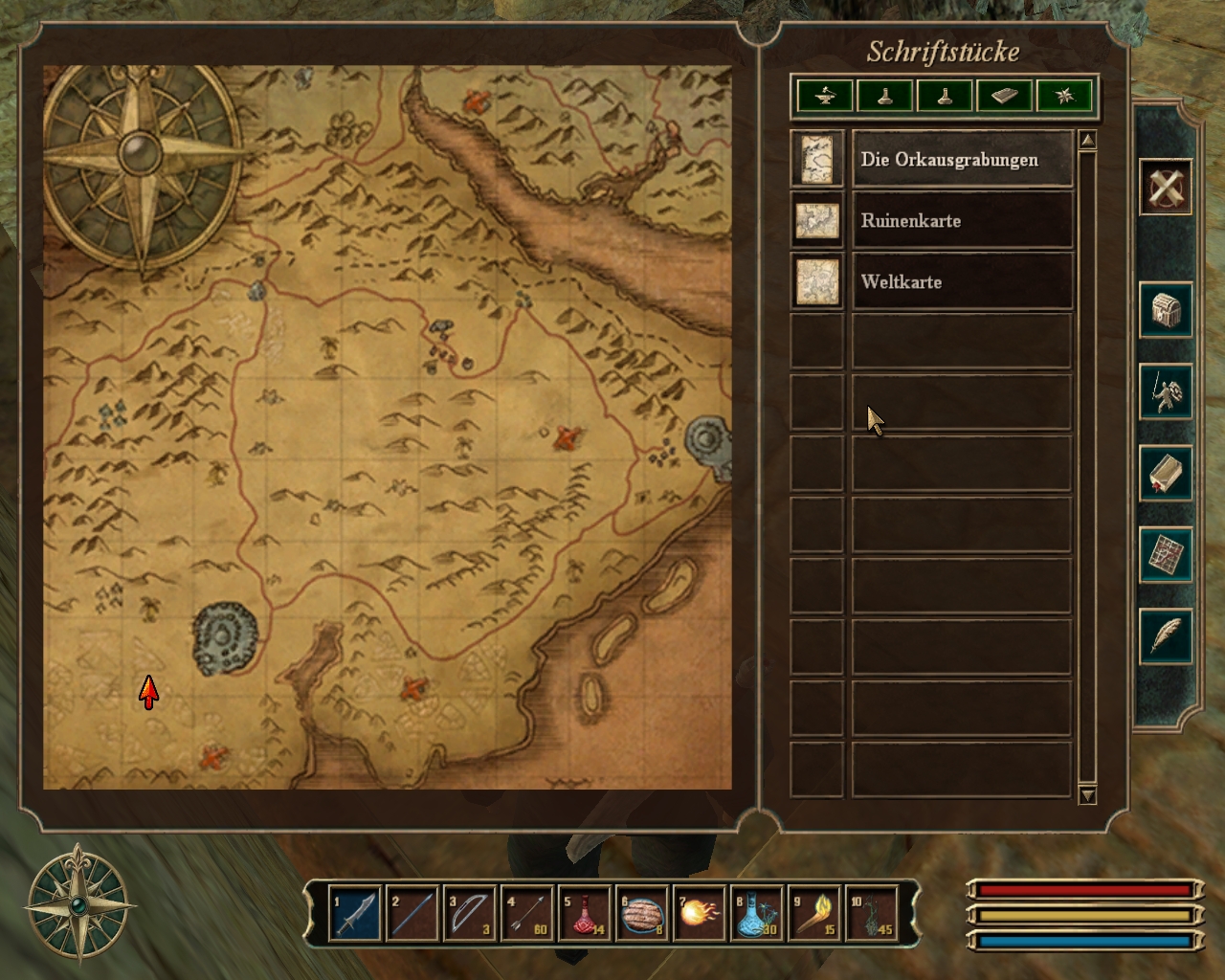Equip the bow in hotbar slot 3
This screenshot has height=980, width=1225.
click(470, 914)
